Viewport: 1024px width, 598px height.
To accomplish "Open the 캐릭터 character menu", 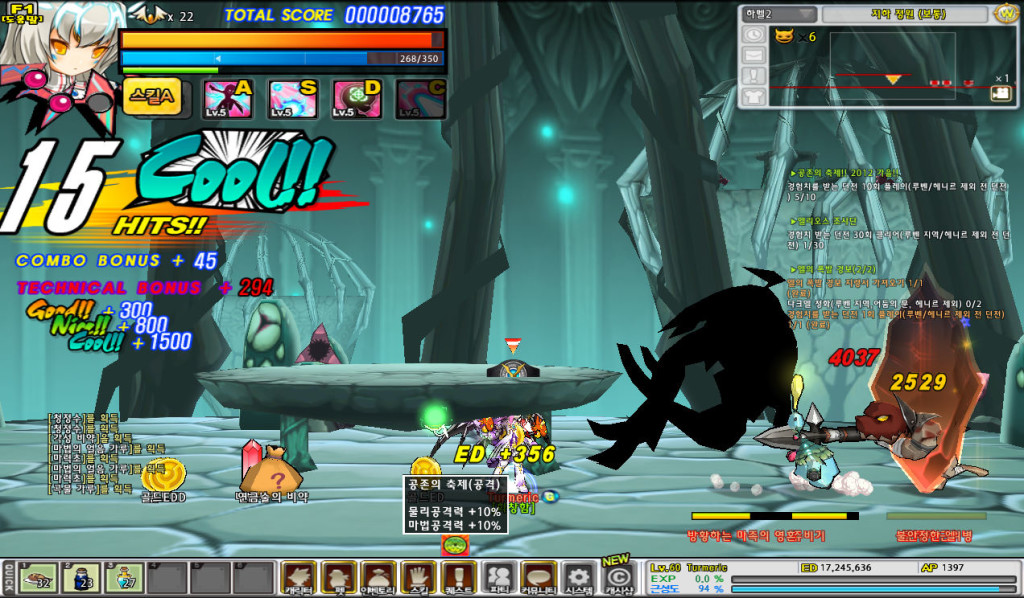I will (x=298, y=577).
